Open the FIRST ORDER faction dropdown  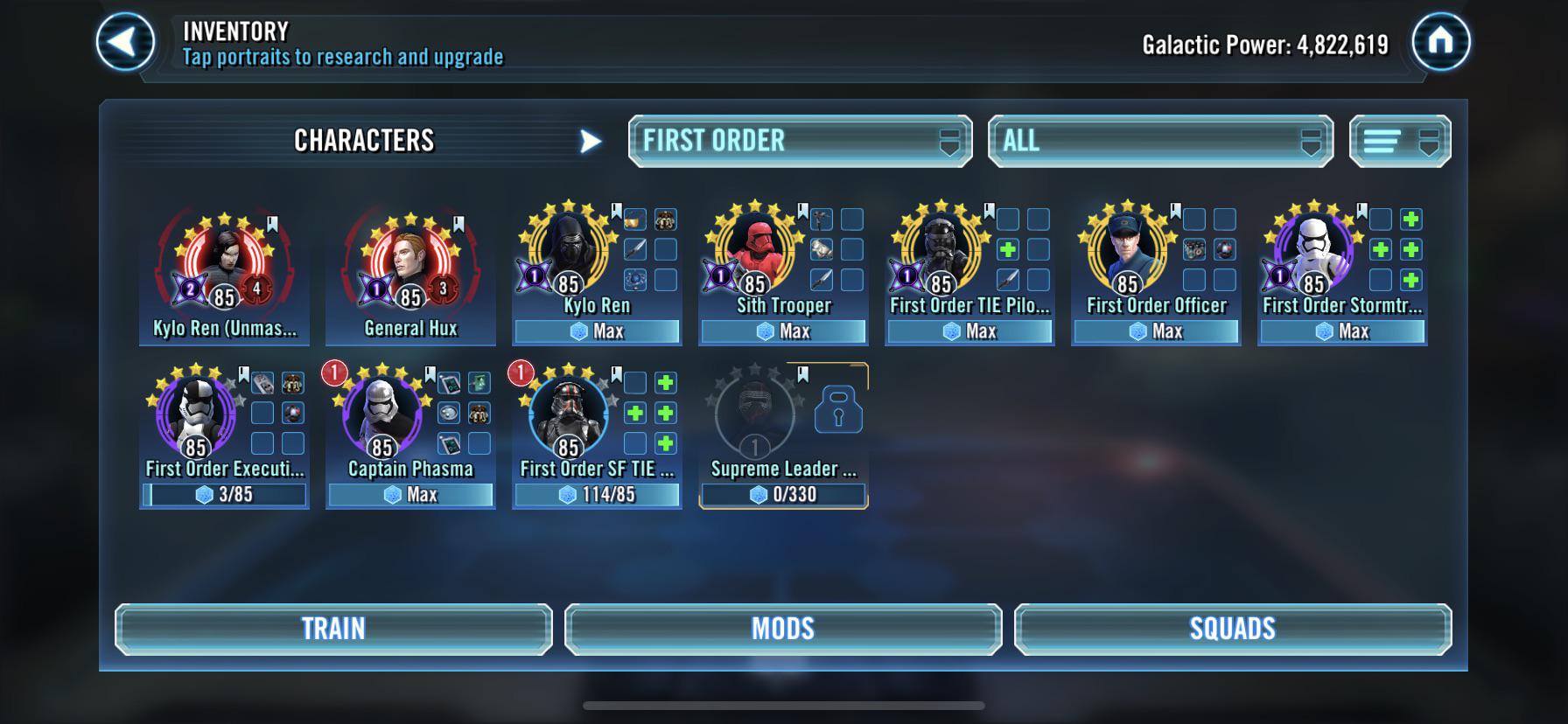click(x=800, y=140)
